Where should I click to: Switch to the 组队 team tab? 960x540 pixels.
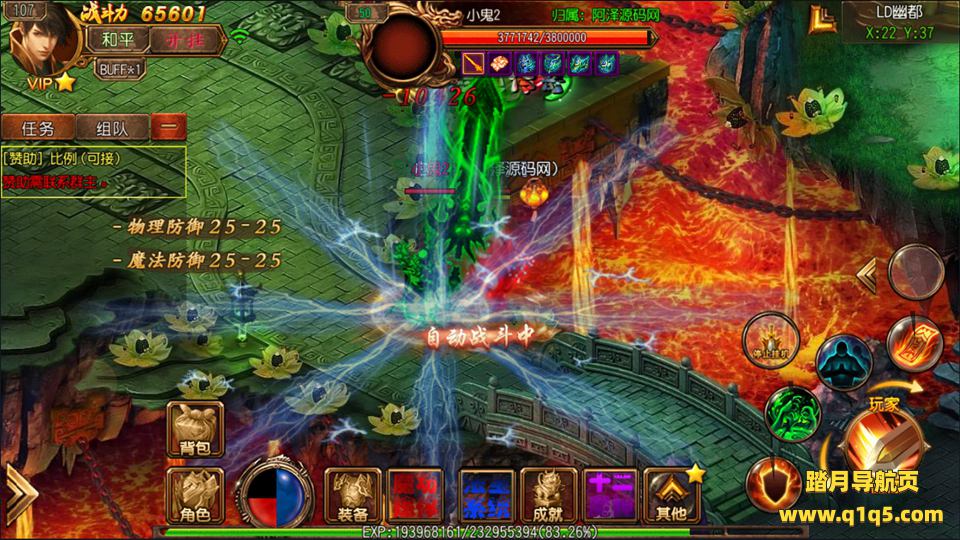[x=110, y=128]
